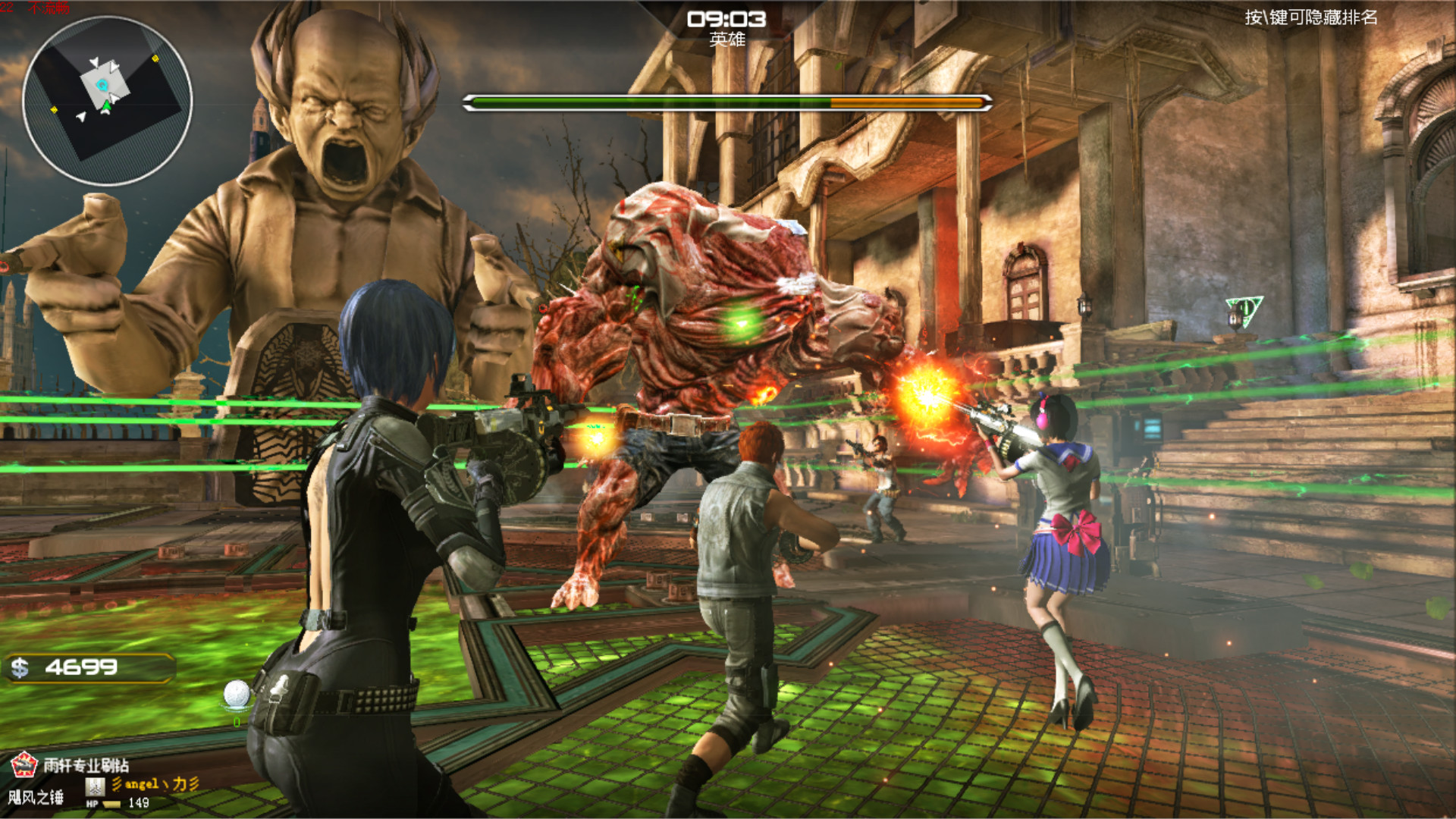Click the 雨轩专业刷钻 name label
Image resolution: width=1456 pixels, height=819 pixels.
click(86, 764)
